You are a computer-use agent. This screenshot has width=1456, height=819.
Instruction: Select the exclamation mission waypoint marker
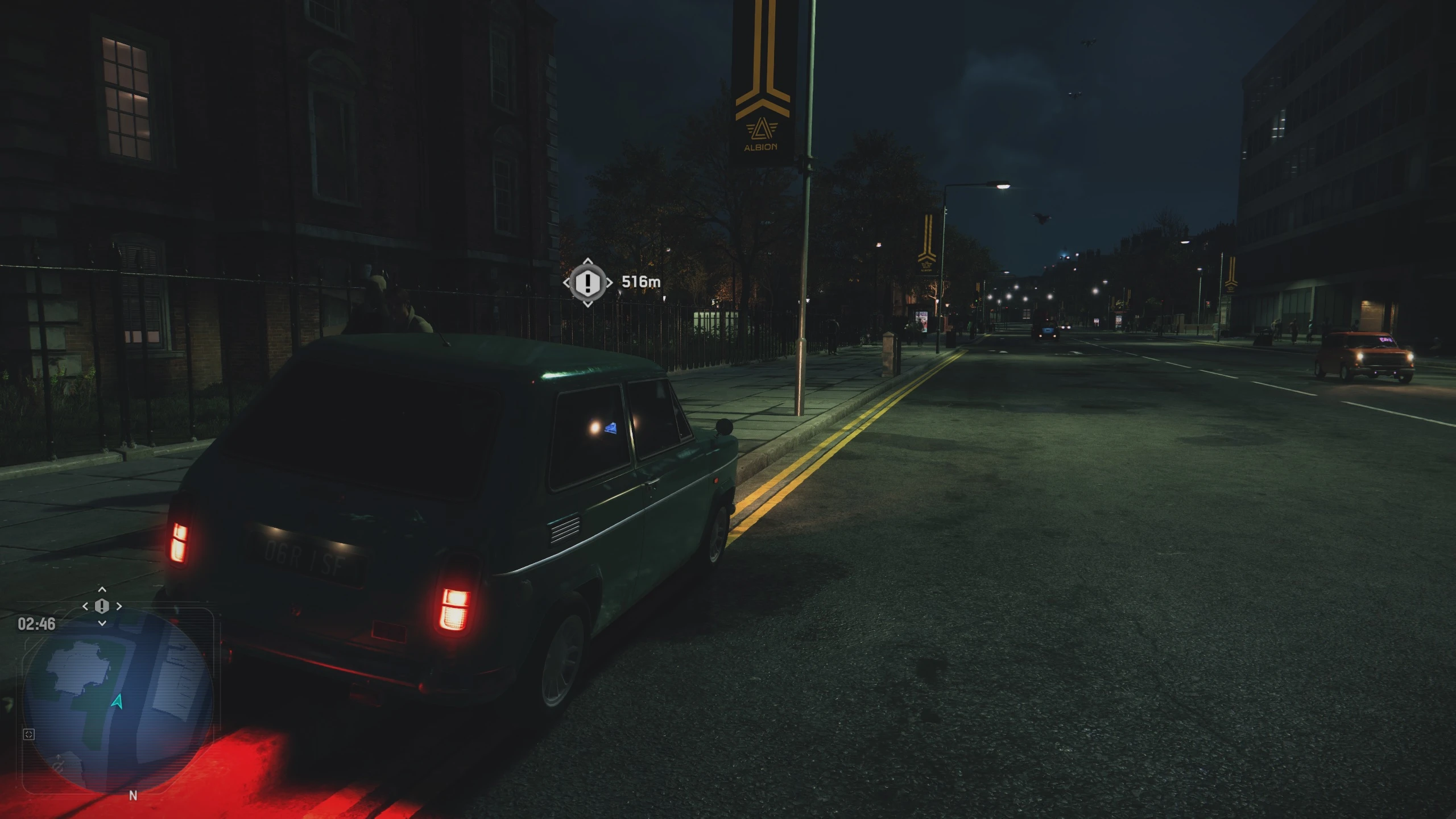[x=588, y=284]
